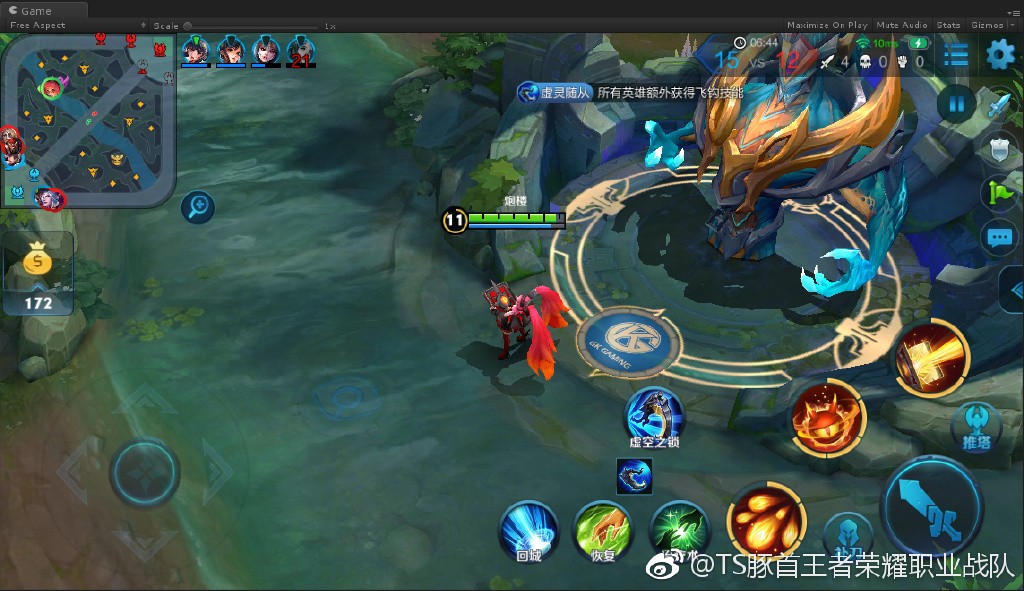Activate the green heal summoner spell
The image size is (1024, 591).
[679, 530]
